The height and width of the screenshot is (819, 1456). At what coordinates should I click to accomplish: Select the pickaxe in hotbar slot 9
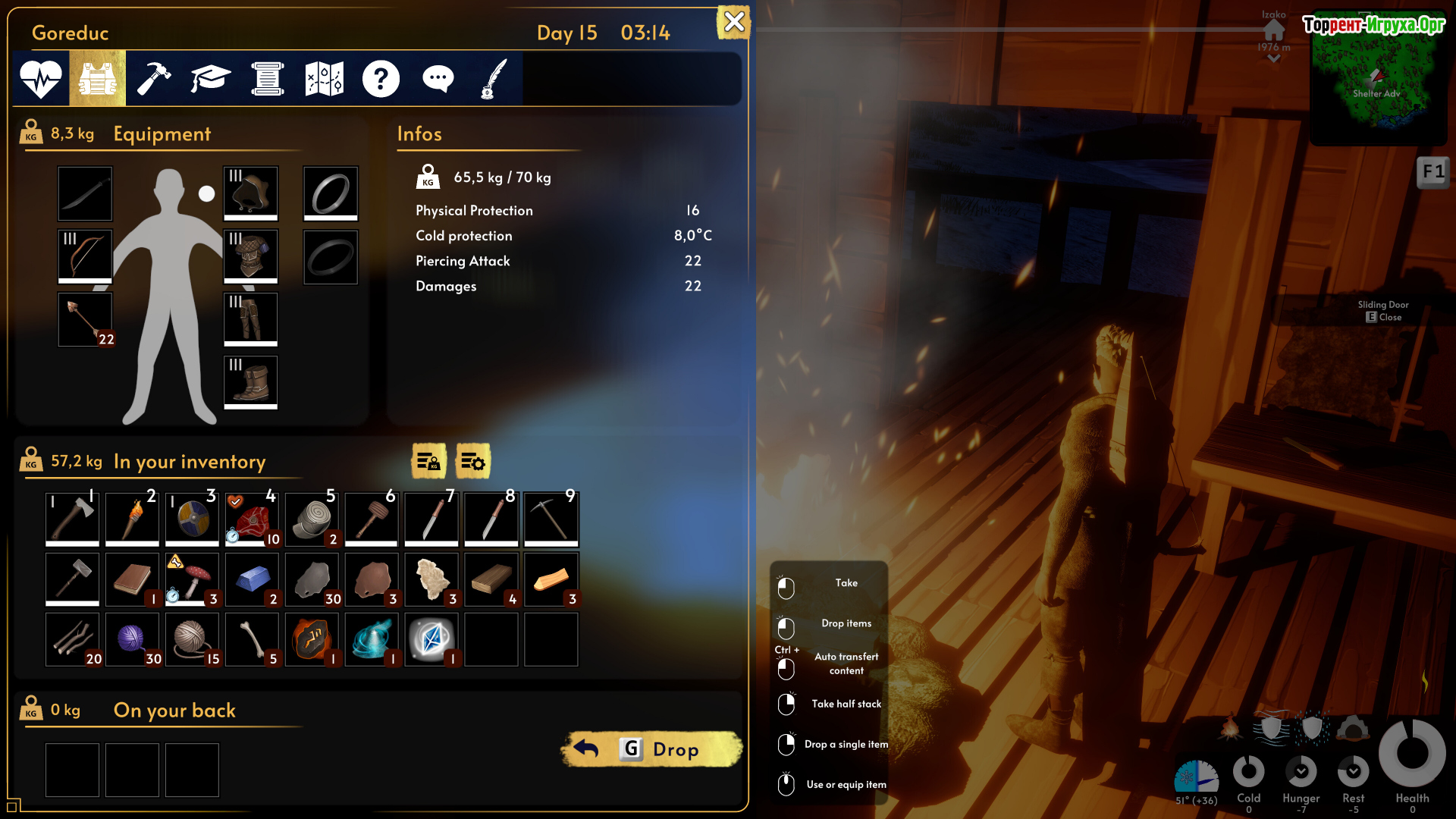[x=551, y=518]
